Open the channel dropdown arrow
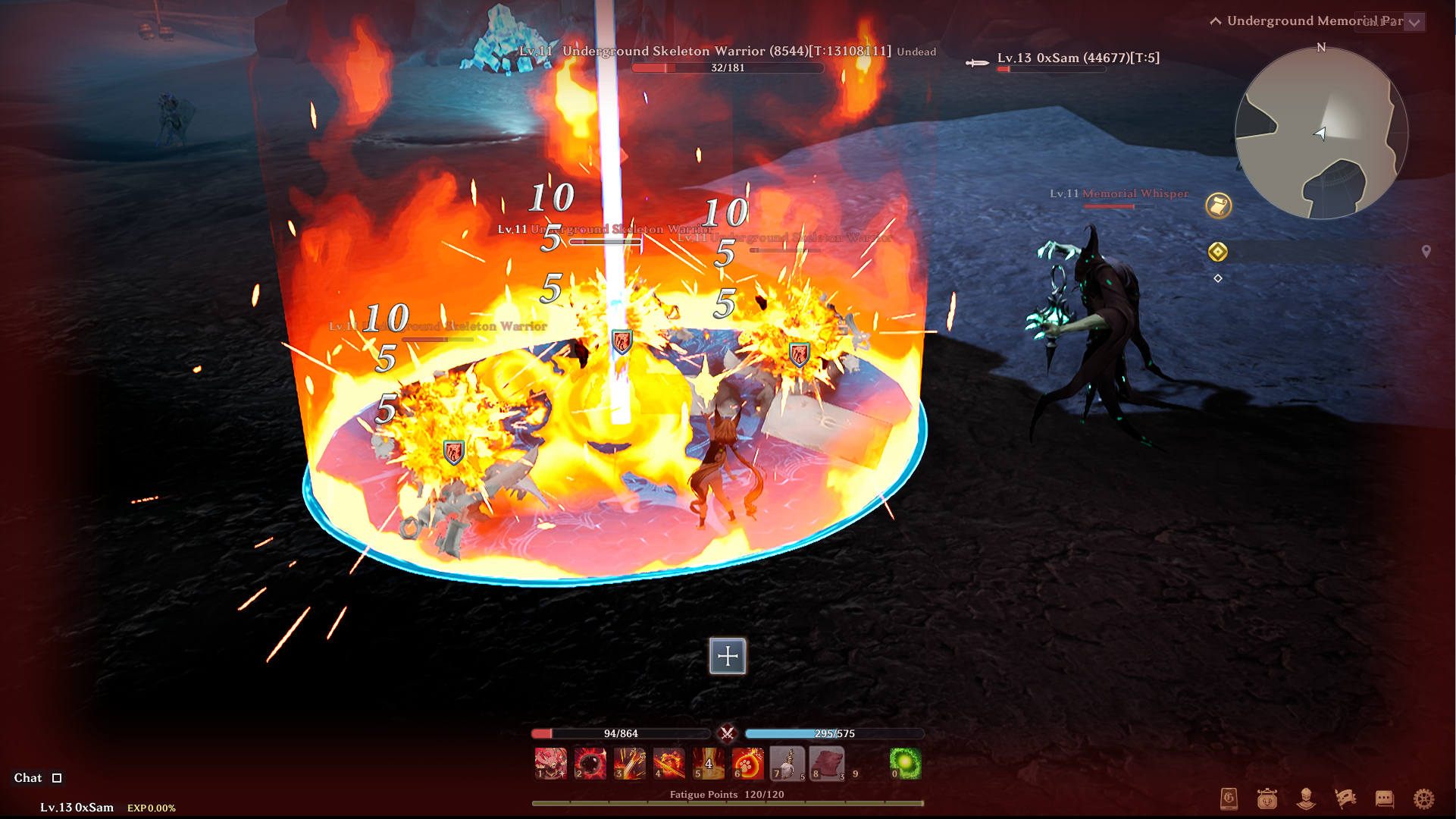Screen dimensions: 1456x819 coord(1414,22)
